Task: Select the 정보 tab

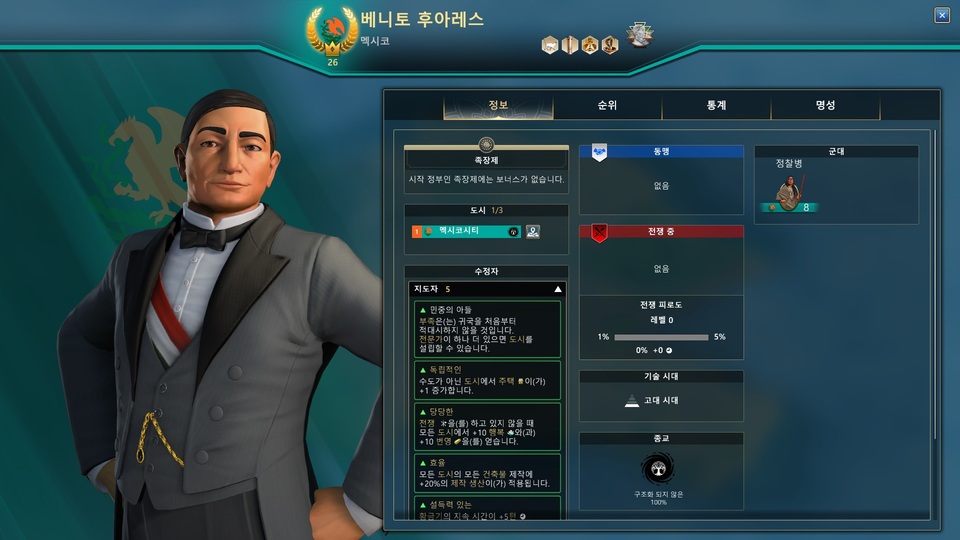Action: pos(498,105)
